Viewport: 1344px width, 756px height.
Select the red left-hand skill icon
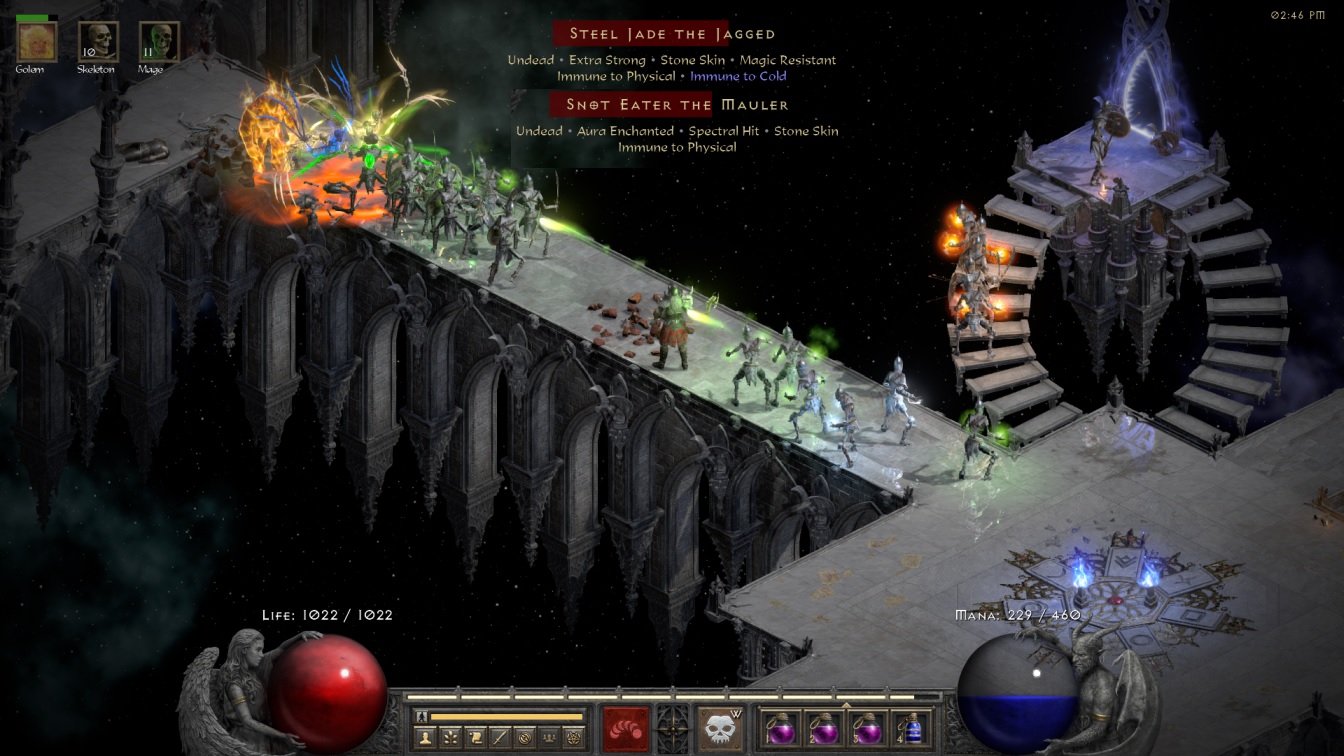[x=626, y=728]
